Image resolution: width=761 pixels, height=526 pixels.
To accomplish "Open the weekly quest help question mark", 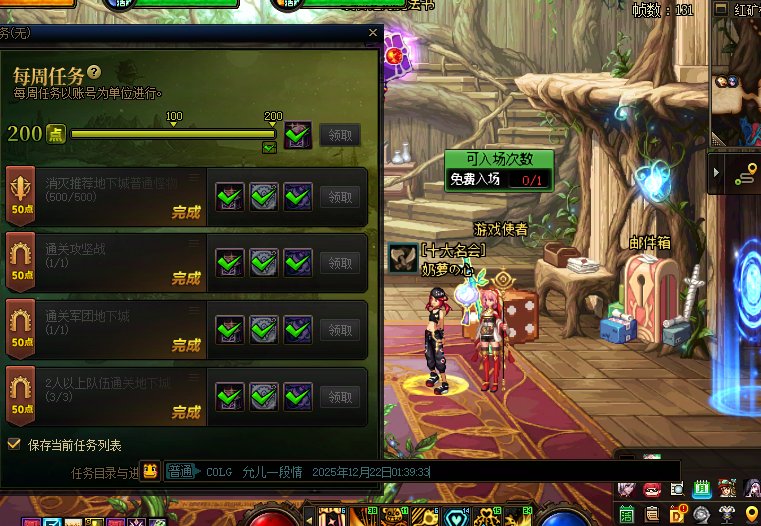I will (x=94, y=72).
